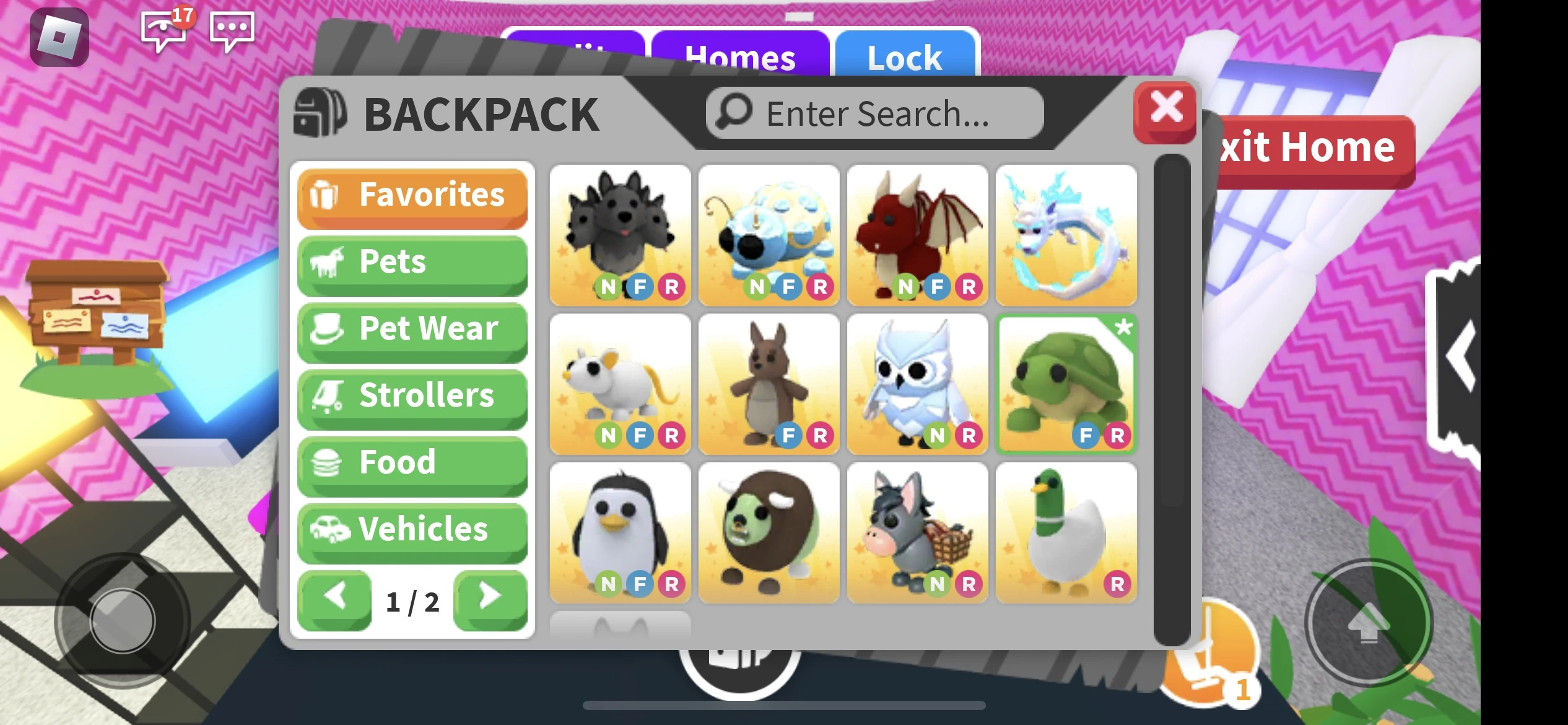Select the green Turtle pet thumbnail

tap(1067, 380)
